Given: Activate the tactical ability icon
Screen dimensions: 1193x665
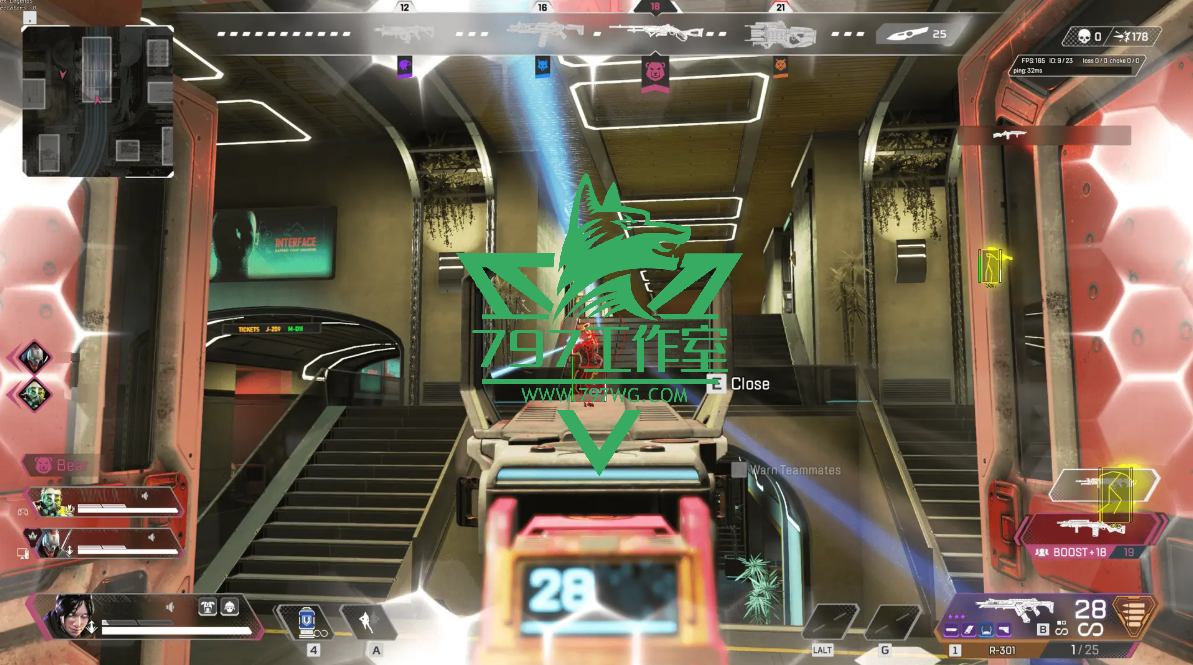Looking at the screenshot, I should [366, 621].
